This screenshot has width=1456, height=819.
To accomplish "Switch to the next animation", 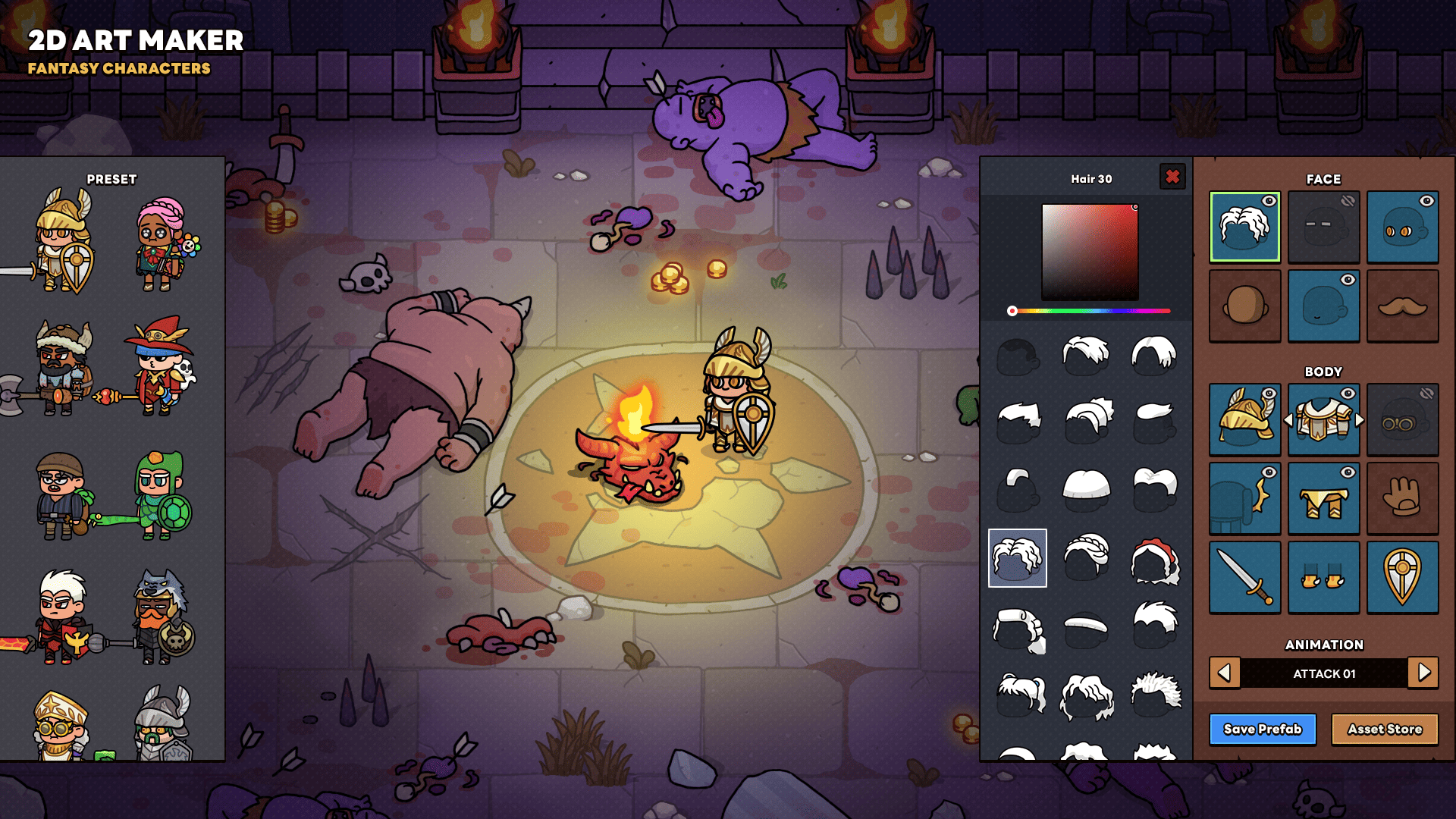I will click(x=1423, y=673).
